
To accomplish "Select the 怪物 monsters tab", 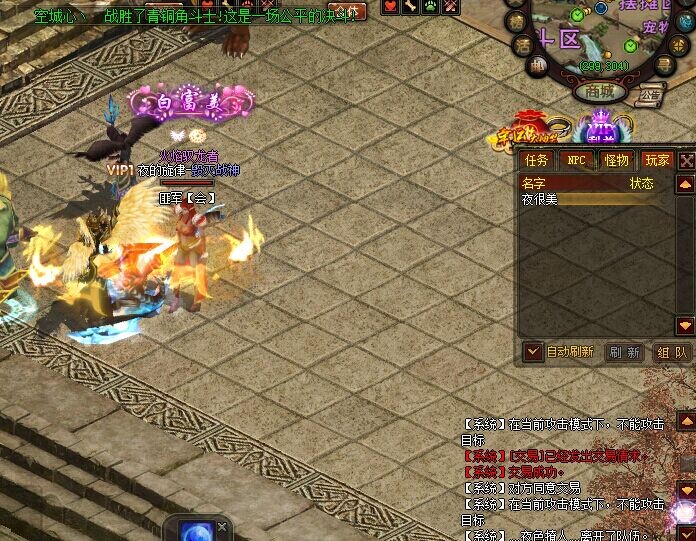I will click(x=617, y=160).
